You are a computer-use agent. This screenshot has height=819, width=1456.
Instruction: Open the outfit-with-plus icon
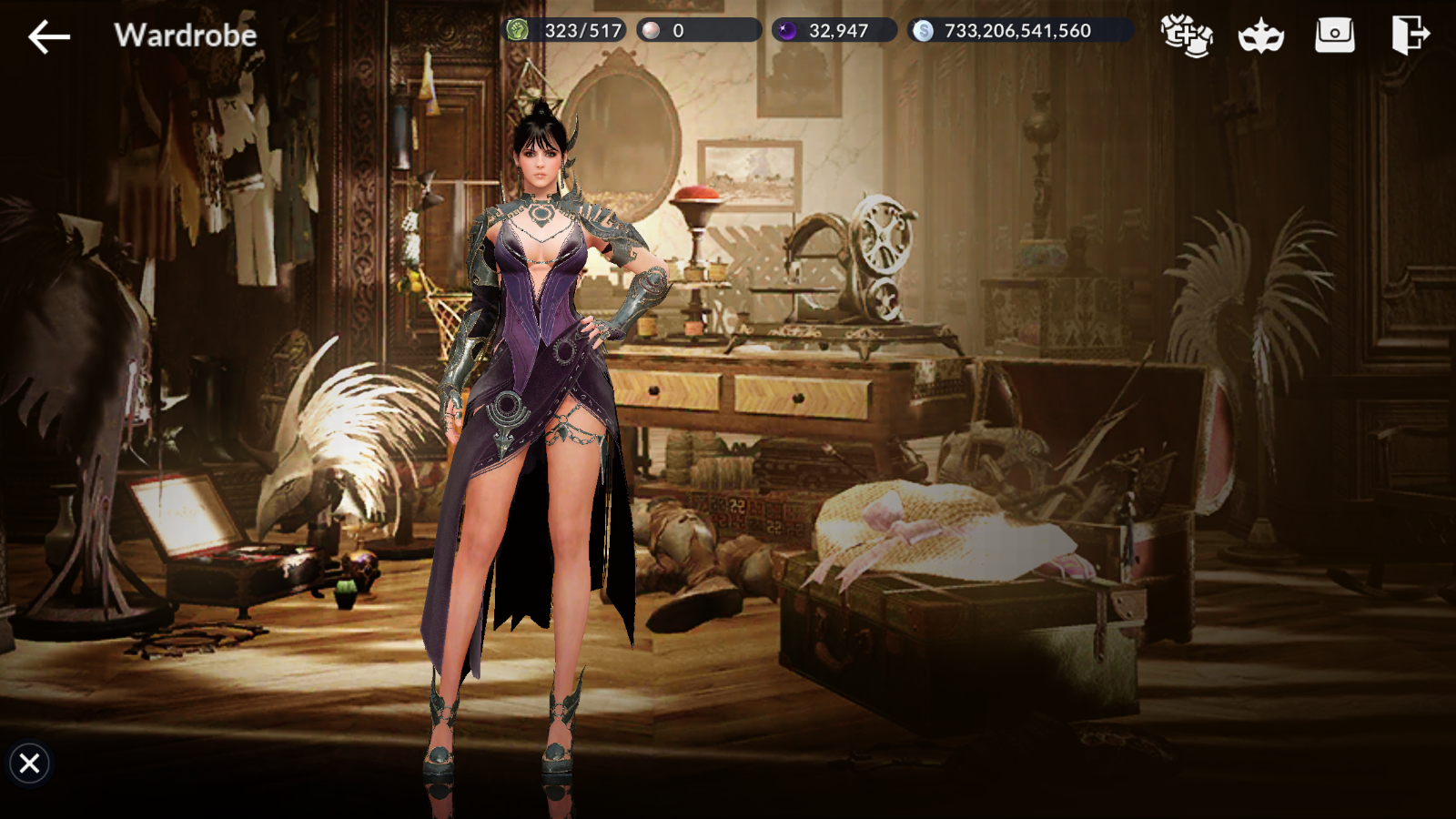1187,35
